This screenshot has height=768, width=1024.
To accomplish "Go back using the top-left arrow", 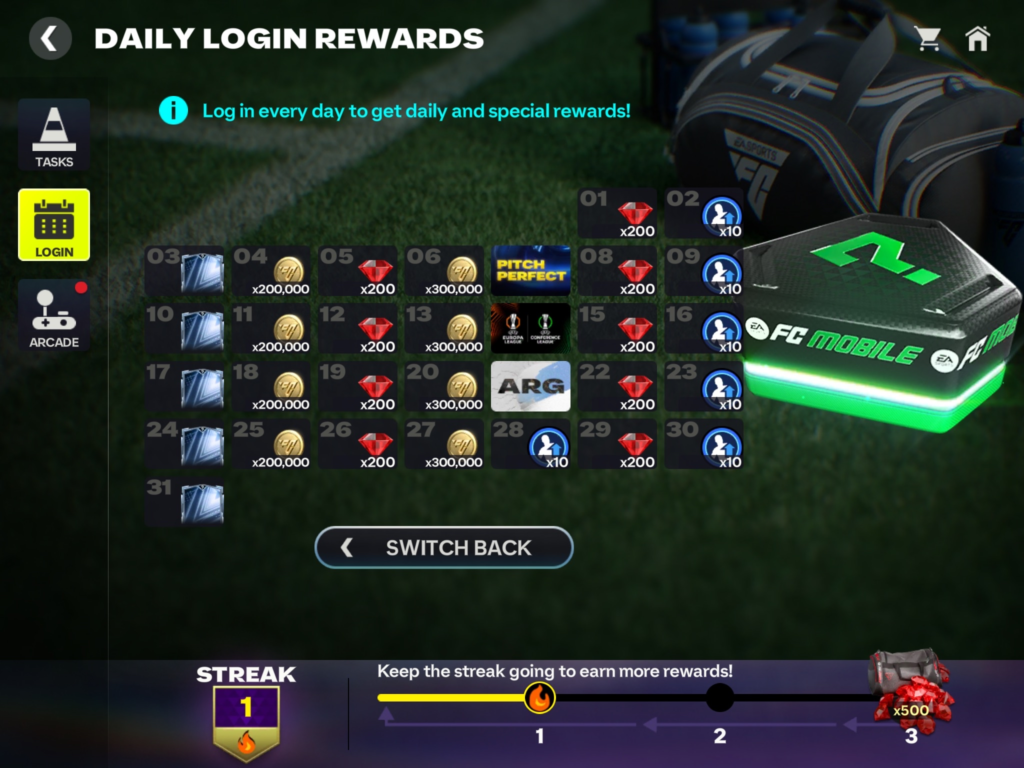I will click(49, 39).
